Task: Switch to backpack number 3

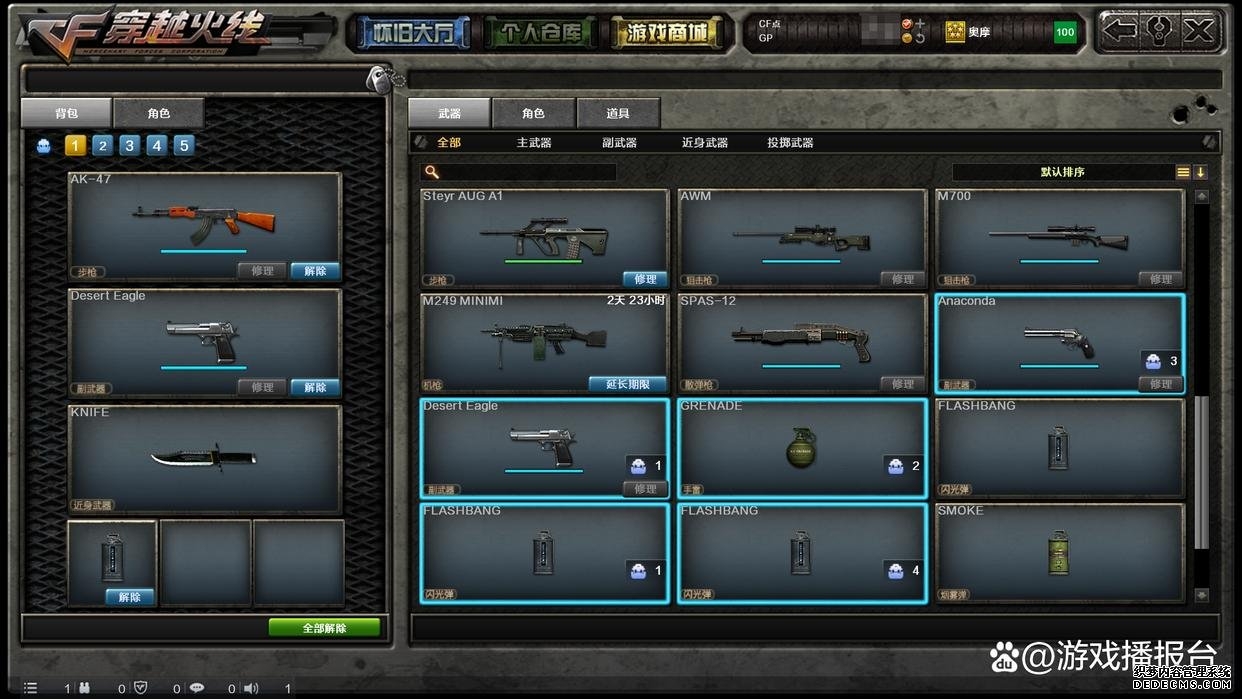Action: tap(130, 146)
